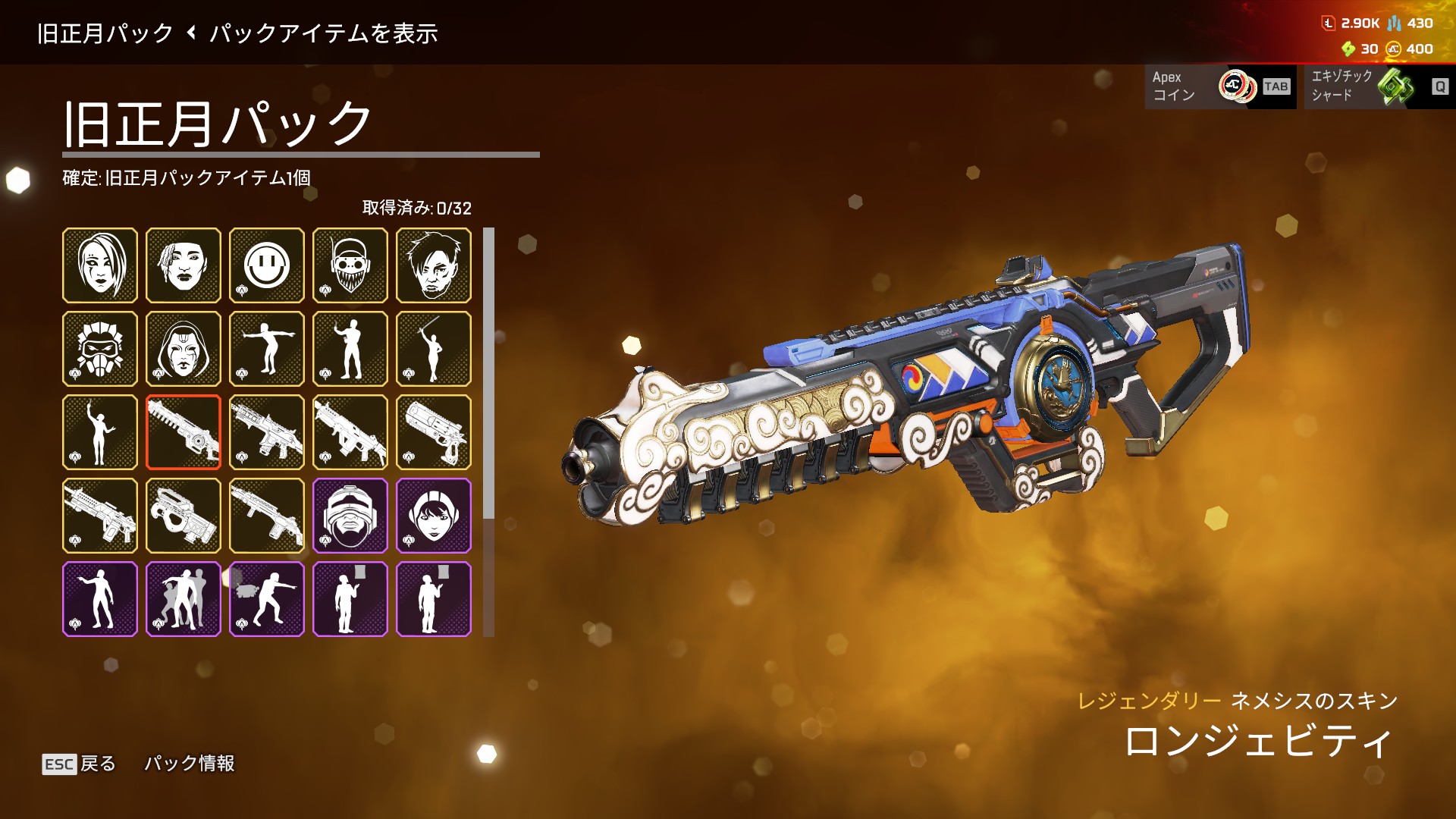Select the three-figure group emote tile
Screen dimensions: 1456x819
tap(184, 599)
